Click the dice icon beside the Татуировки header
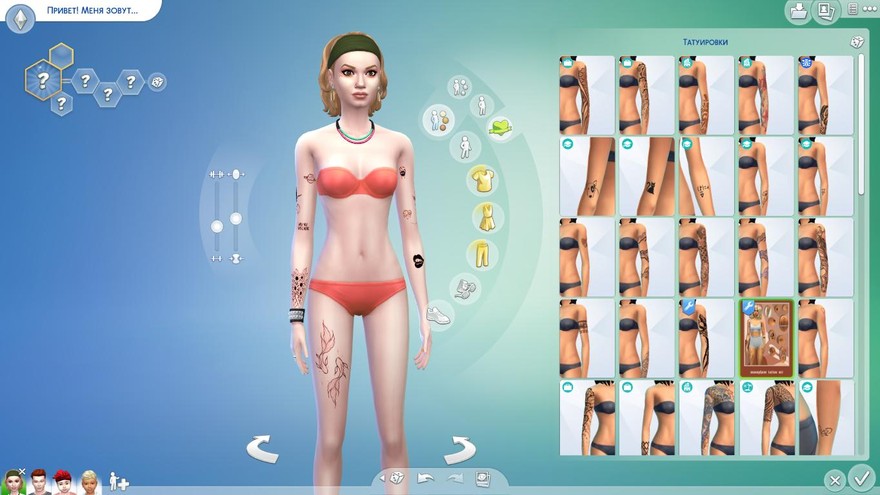Screen dimensions: 880x495 (x=857, y=42)
